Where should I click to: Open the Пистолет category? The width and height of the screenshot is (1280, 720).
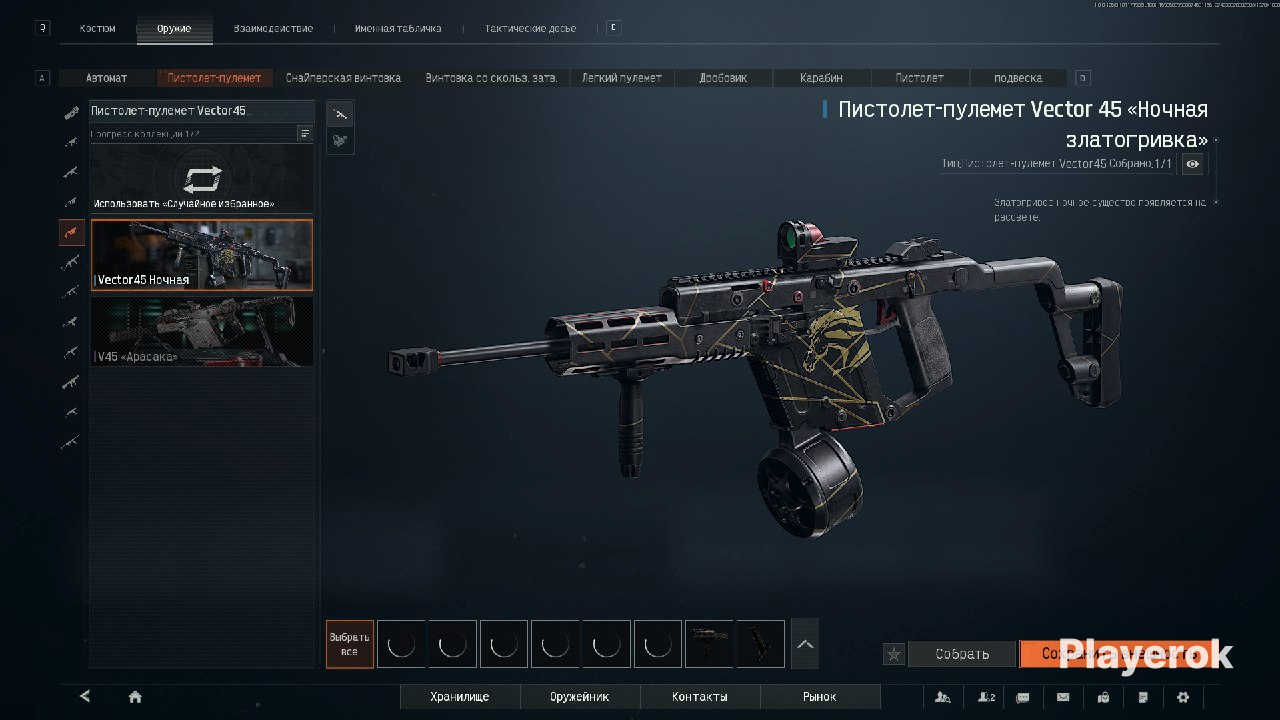(x=919, y=78)
